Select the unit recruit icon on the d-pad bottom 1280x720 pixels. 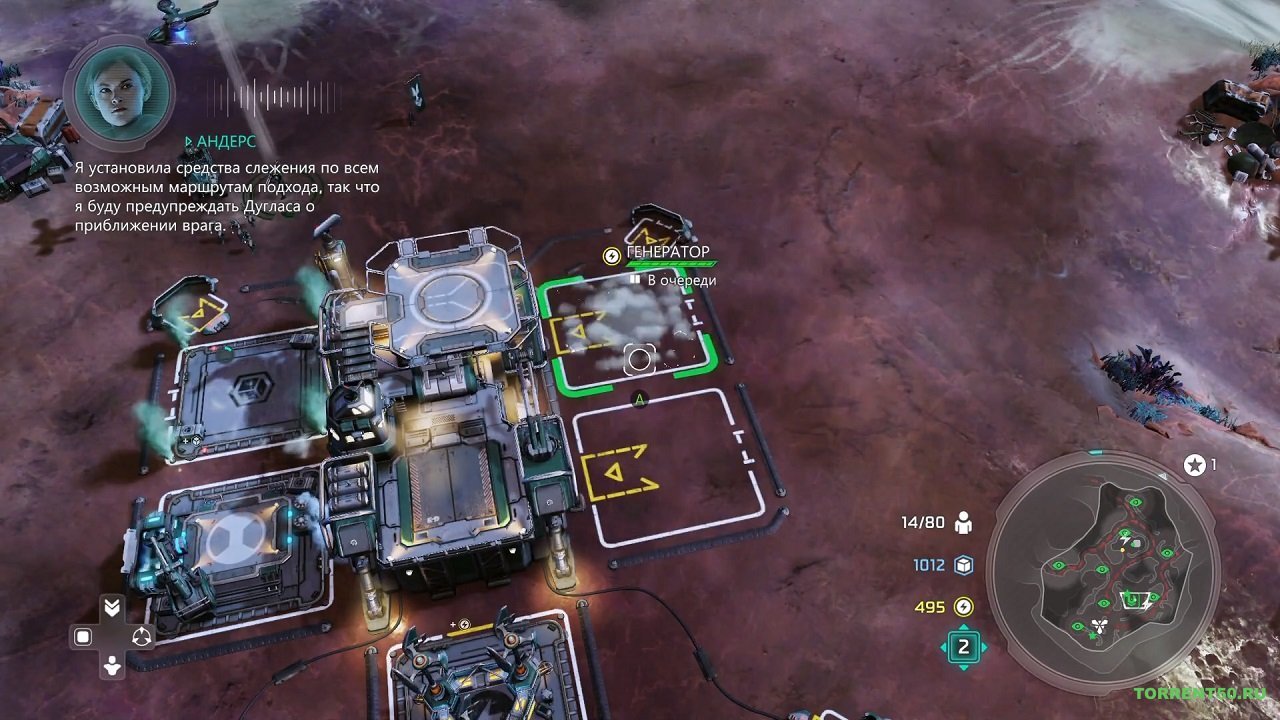(111, 665)
